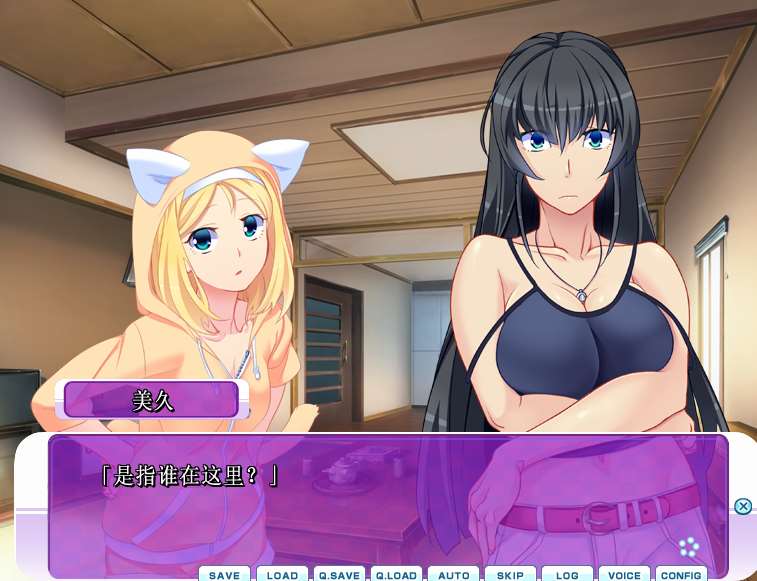The image size is (757, 581).
Task: Hide the dialogue box with X icon
Action: coord(743,506)
